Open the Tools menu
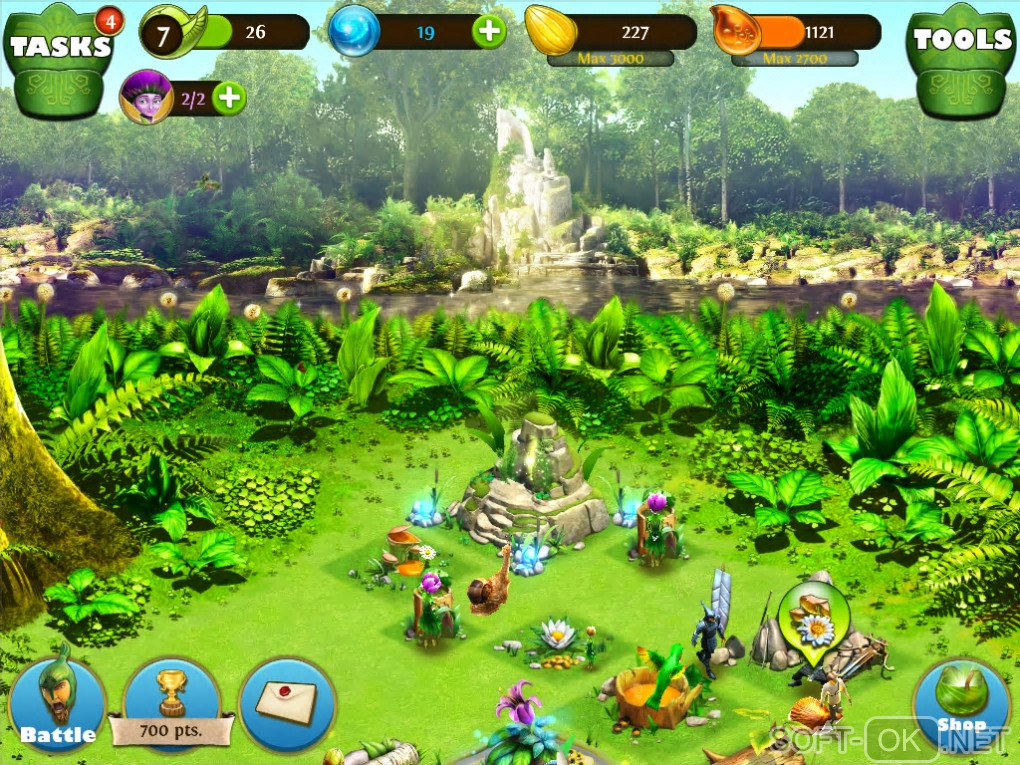The height and width of the screenshot is (765, 1020). tap(962, 58)
